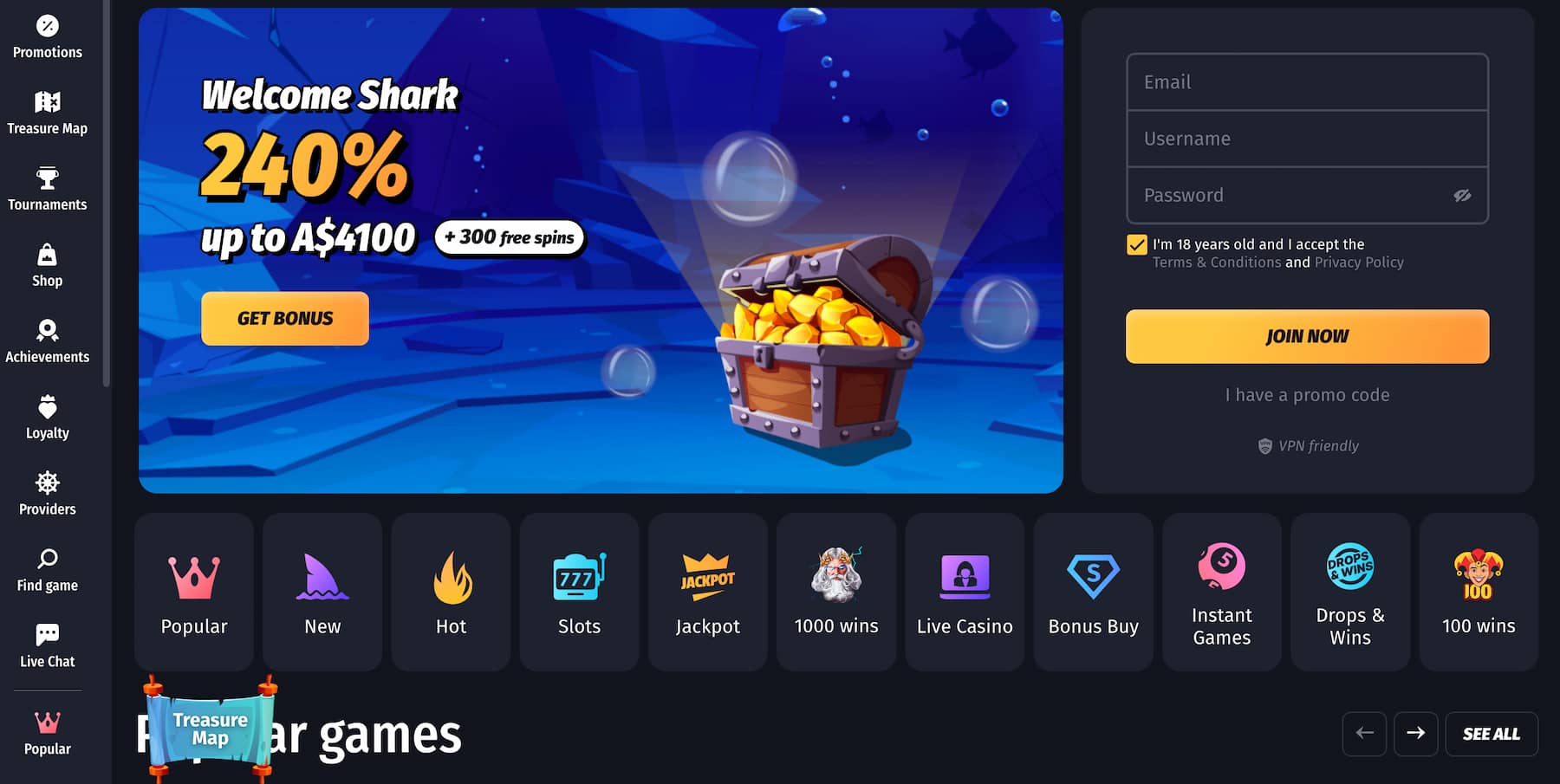The height and width of the screenshot is (784, 1560).
Task: Open Find game search in the sidebar
Action: pos(46,570)
